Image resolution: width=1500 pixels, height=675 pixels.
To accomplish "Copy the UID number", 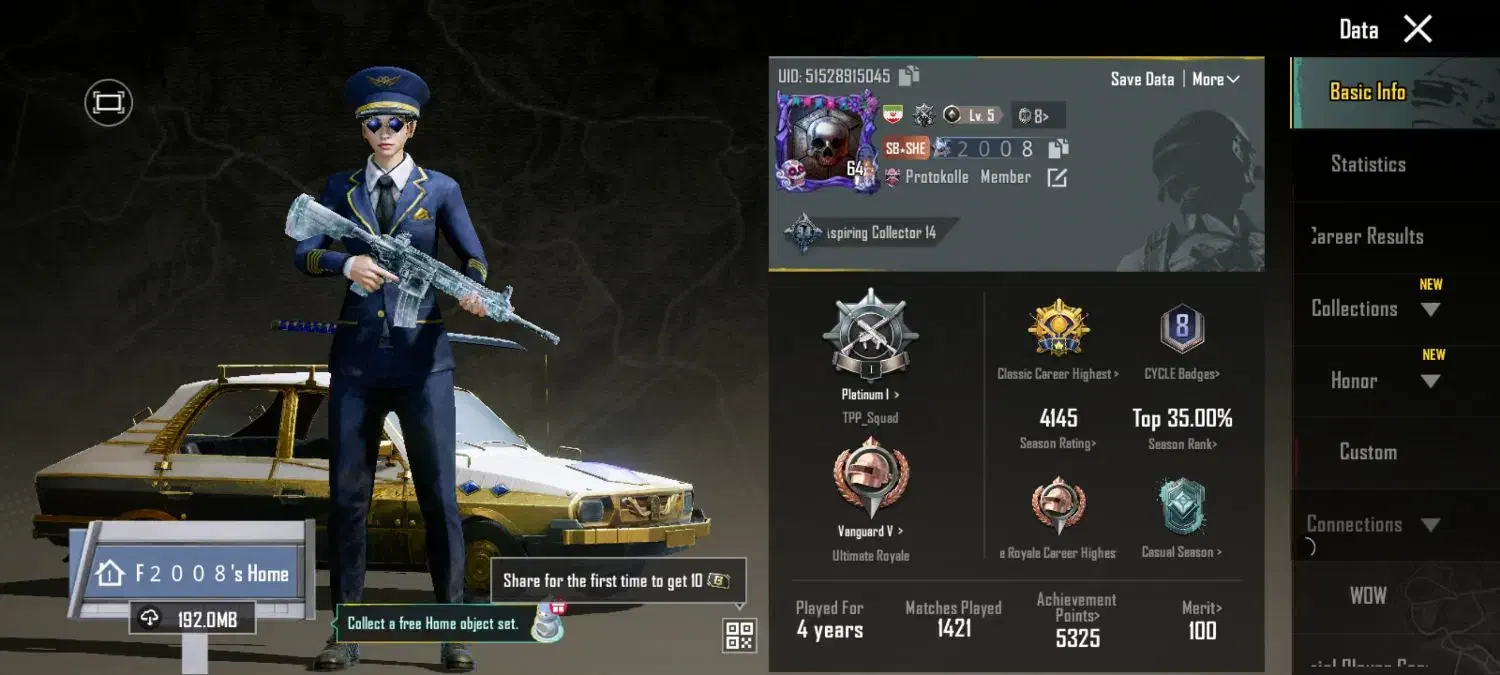I will tap(909, 76).
